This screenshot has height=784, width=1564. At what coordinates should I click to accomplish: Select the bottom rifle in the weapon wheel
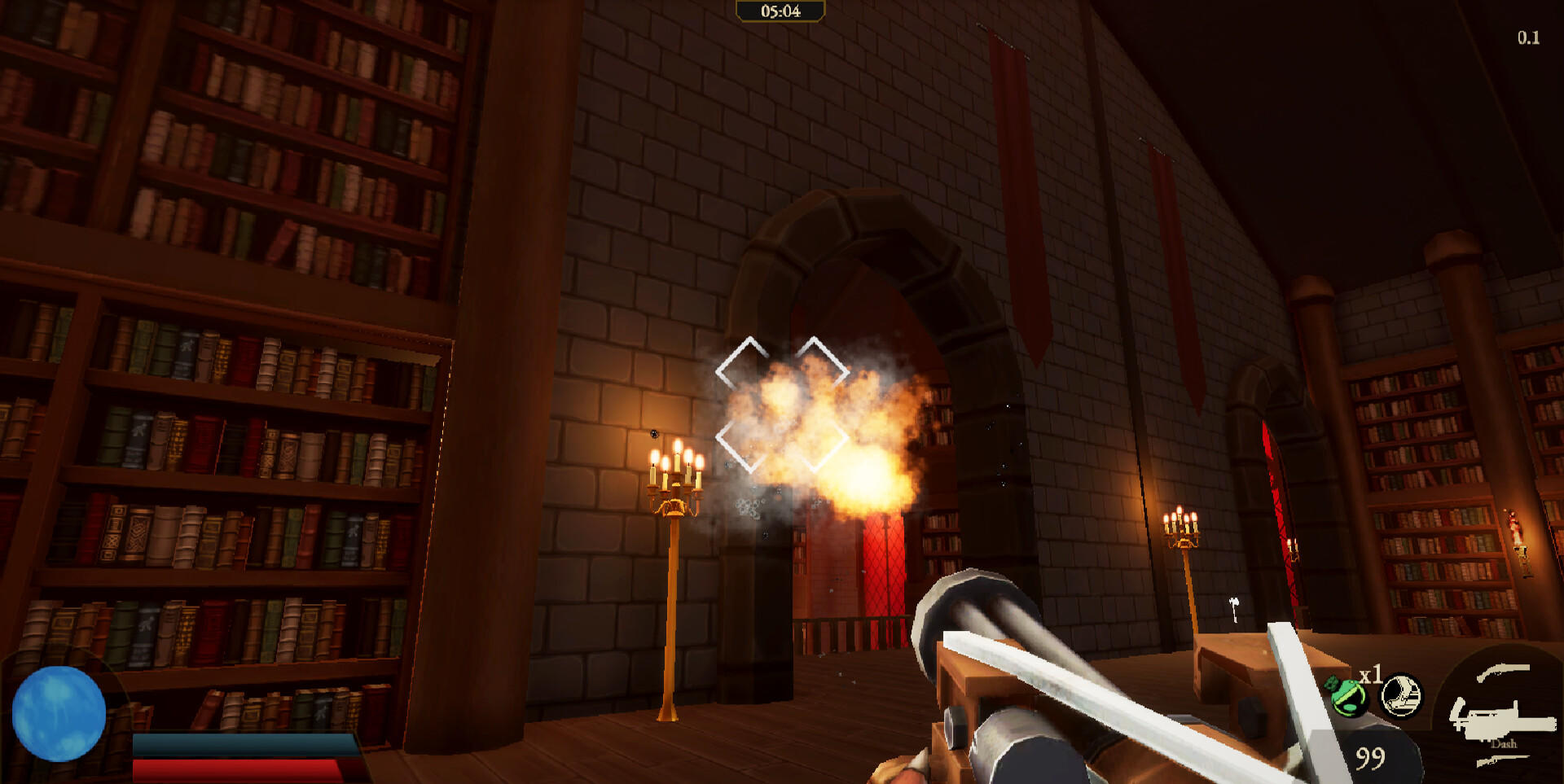[x=1501, y=760]
